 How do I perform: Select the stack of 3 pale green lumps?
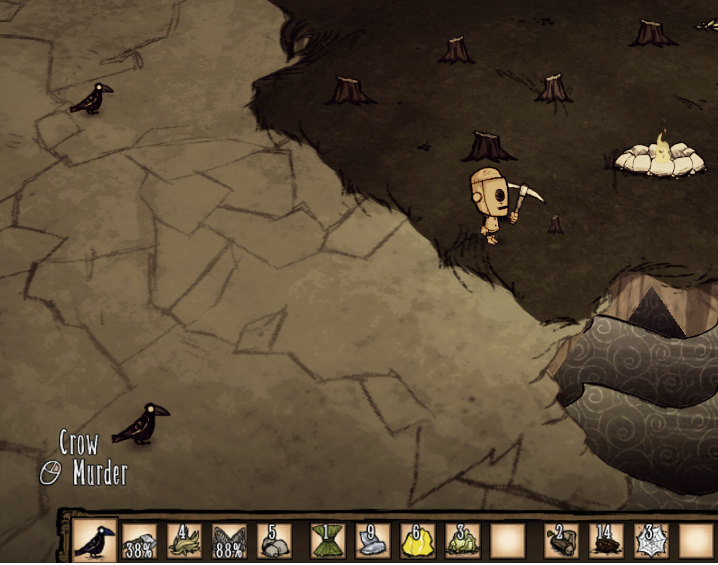coord(462,541)
